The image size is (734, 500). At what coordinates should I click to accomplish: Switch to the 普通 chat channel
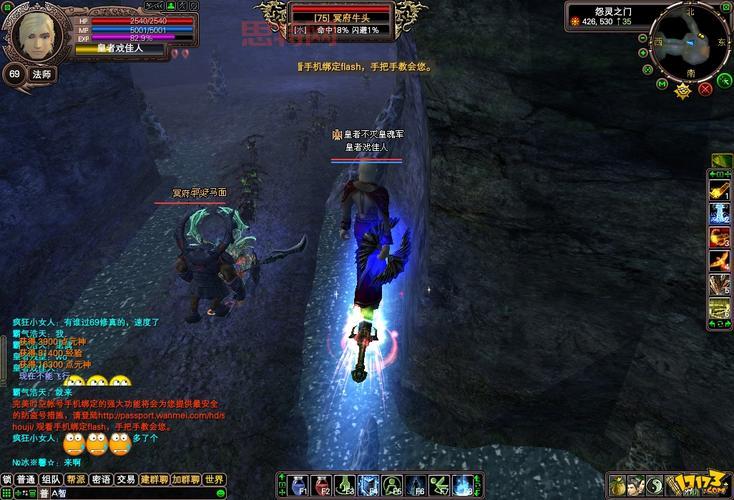[x=25, y=480]
